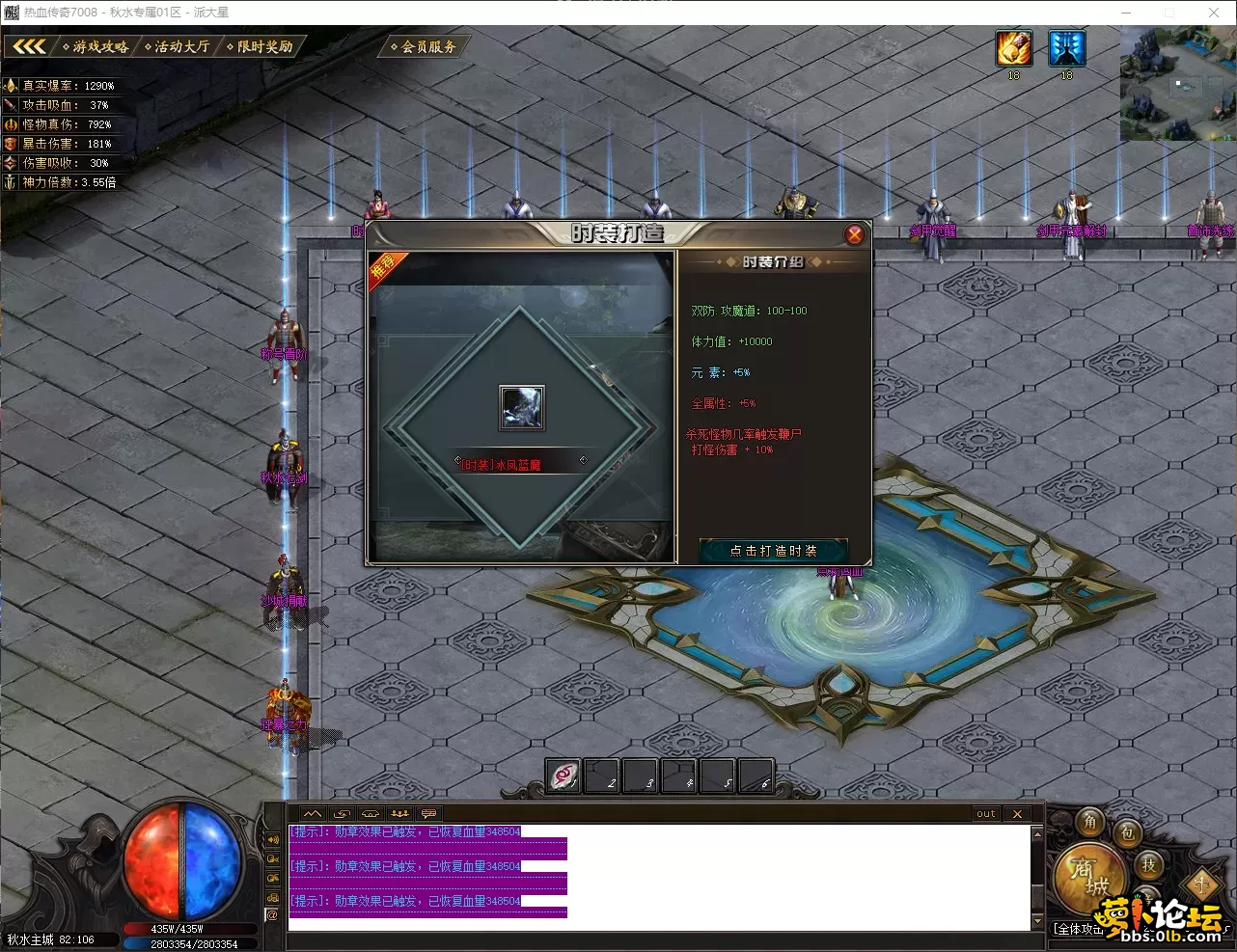Screen dimensions: 1237x952
Task: Open the 角 character panel
Action: pos(1090,822)
